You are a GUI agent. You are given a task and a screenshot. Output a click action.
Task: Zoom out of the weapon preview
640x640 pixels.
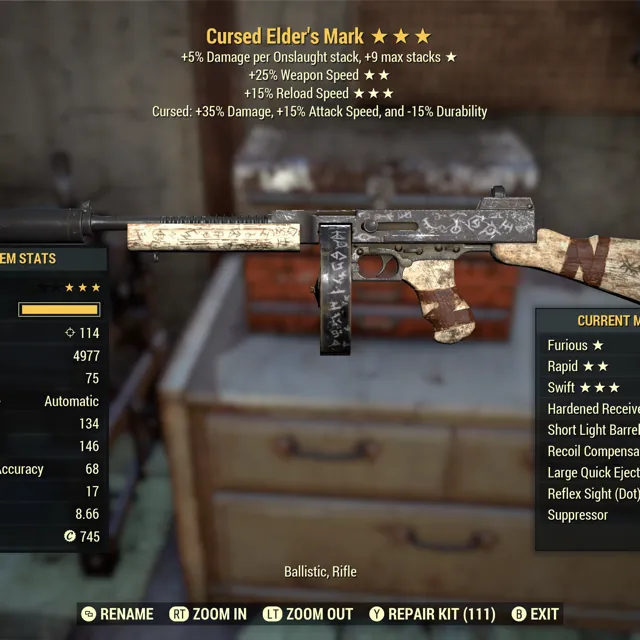coord(308,614)
